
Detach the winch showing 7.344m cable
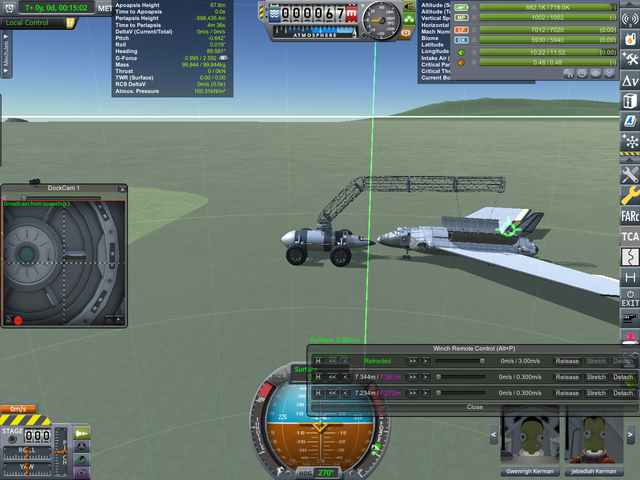click(x=623, y=377)
